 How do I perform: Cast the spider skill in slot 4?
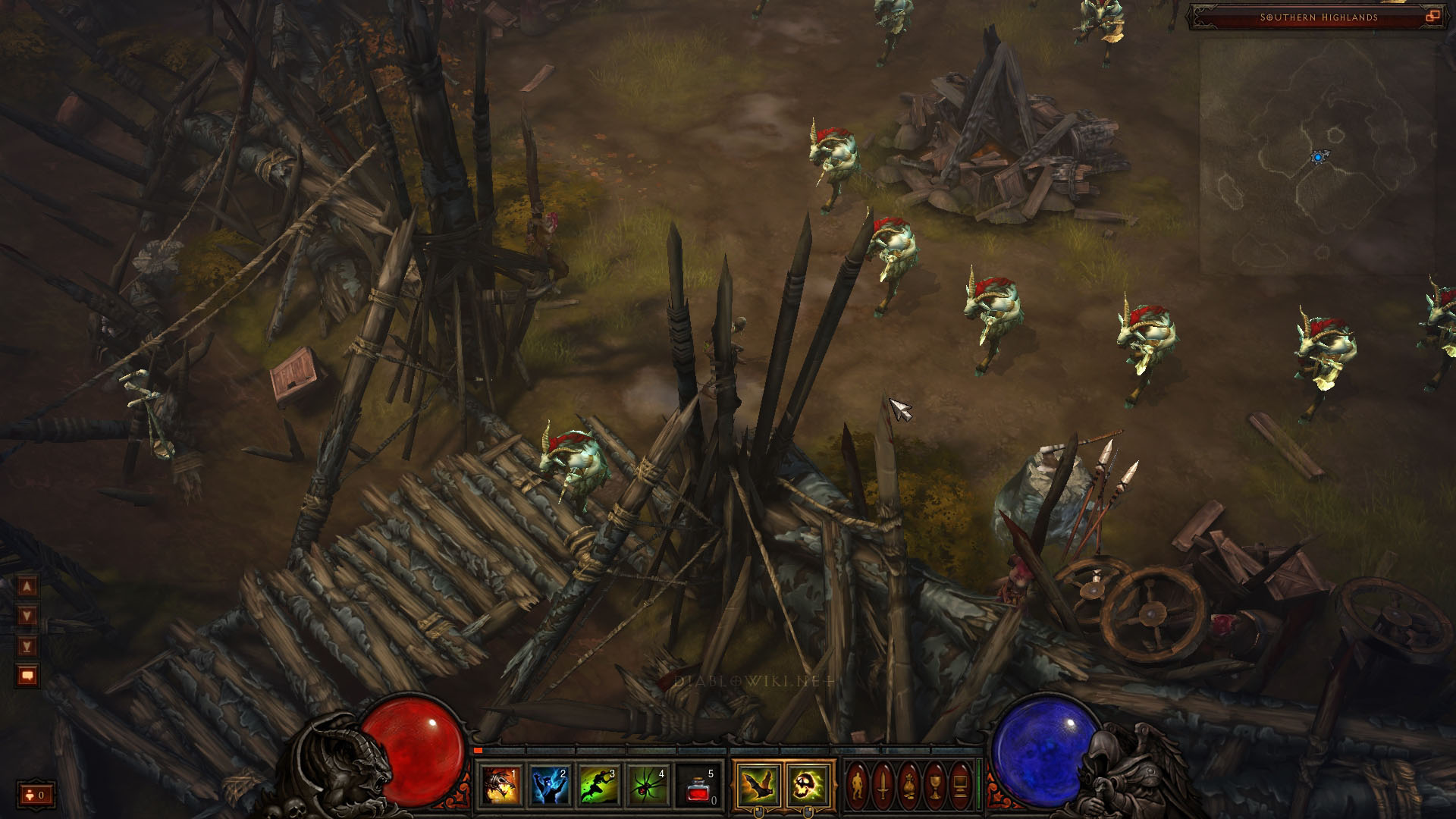click(x=649, y=786)
